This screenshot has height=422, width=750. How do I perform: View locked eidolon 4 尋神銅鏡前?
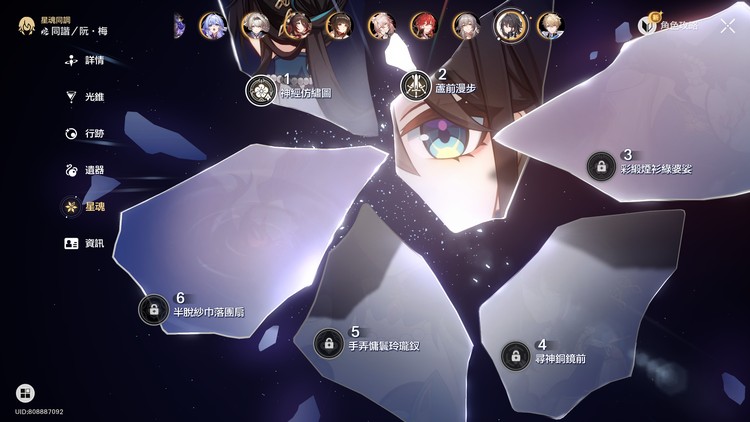click(516, 355)
